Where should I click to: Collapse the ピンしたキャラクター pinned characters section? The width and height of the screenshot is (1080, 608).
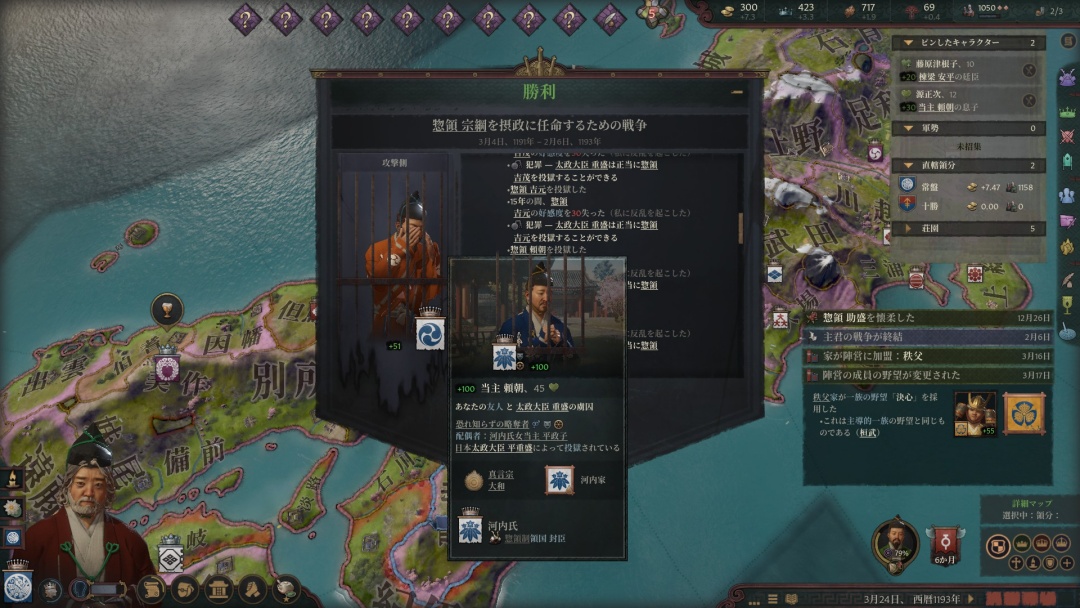(908, 43)
